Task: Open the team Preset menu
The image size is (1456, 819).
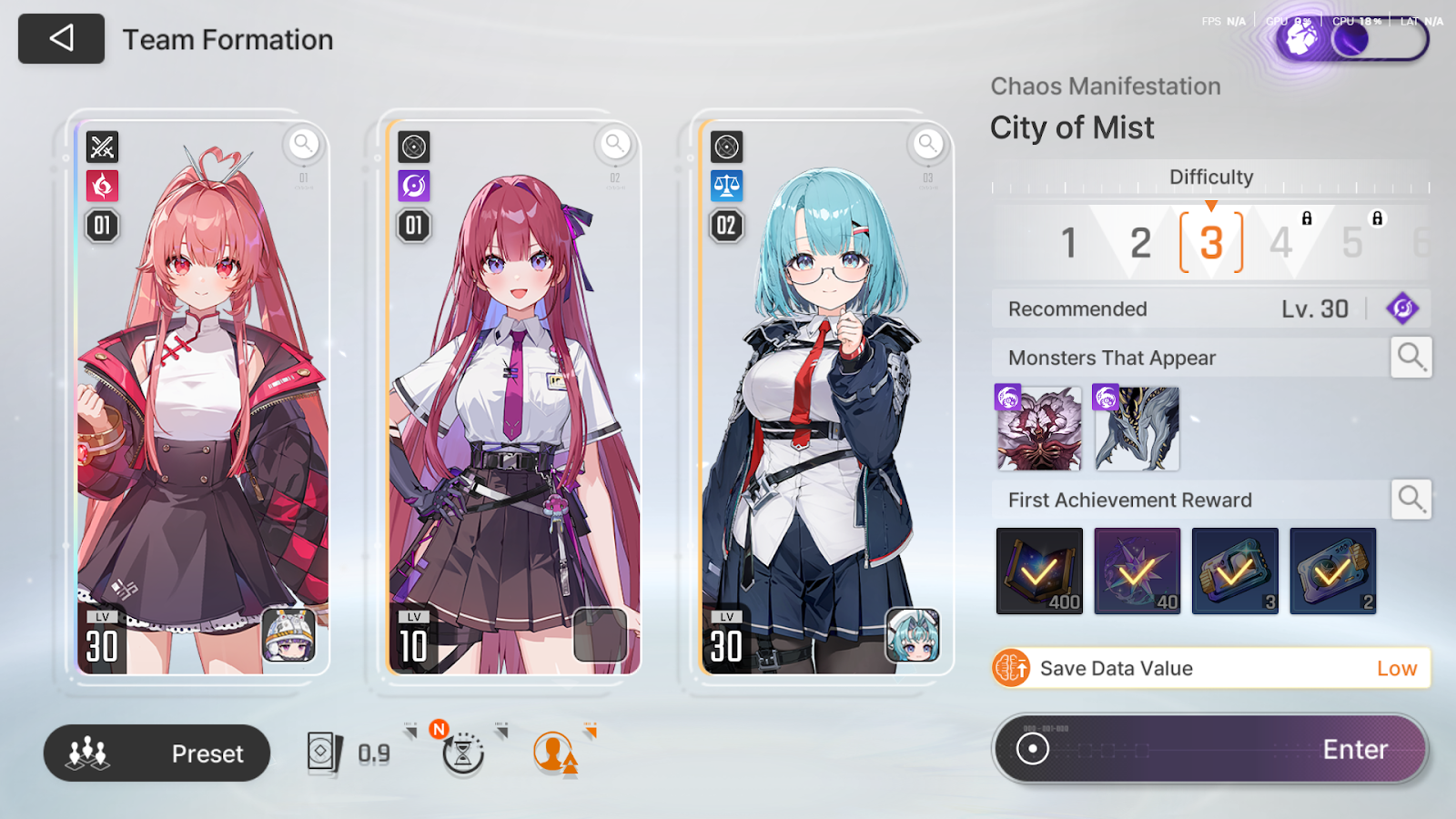Action: [157, 753]
